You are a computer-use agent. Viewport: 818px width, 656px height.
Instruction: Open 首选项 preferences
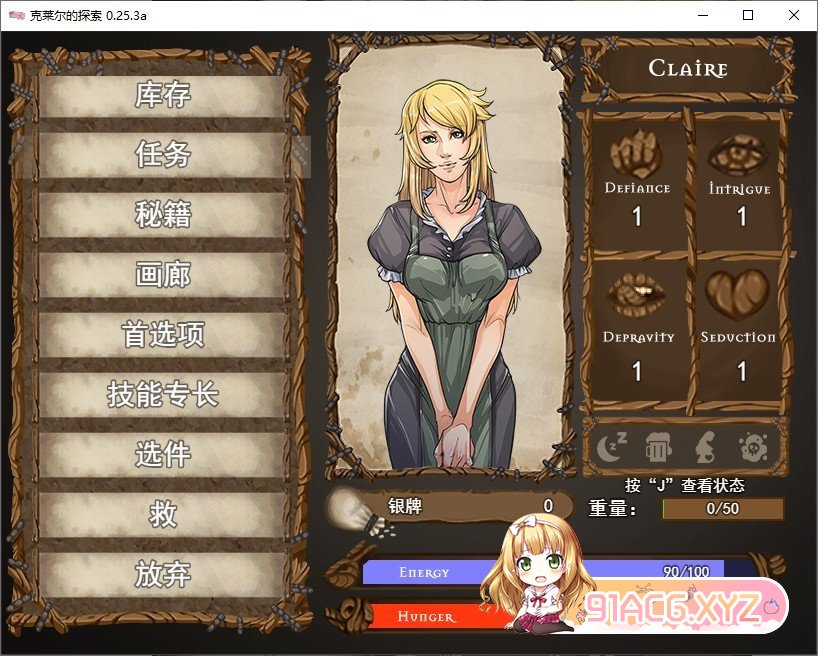(x=163, y=335)
